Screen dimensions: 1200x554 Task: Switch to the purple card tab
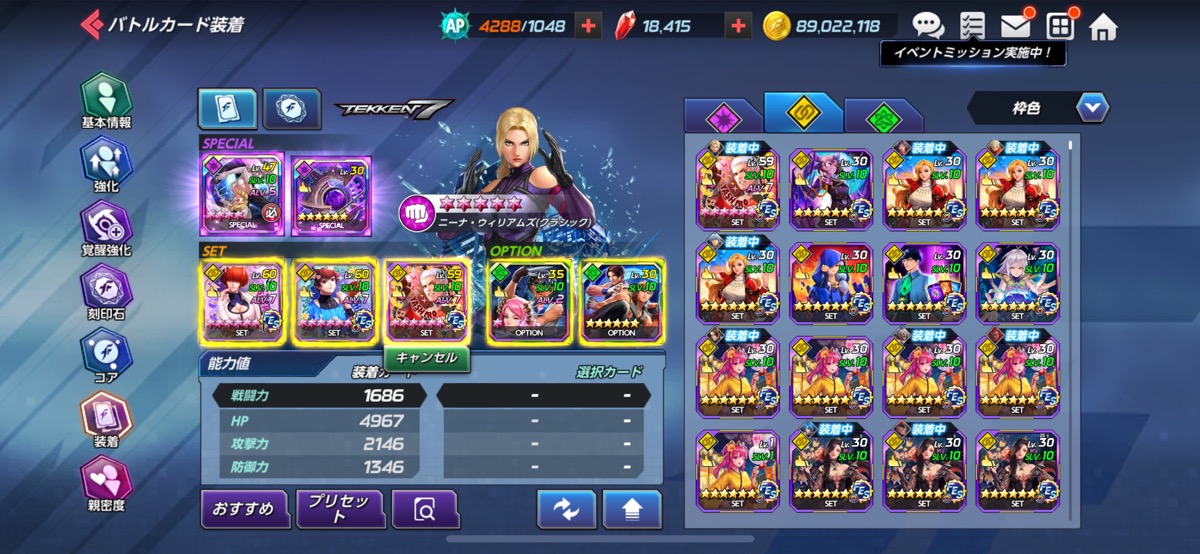721,116
